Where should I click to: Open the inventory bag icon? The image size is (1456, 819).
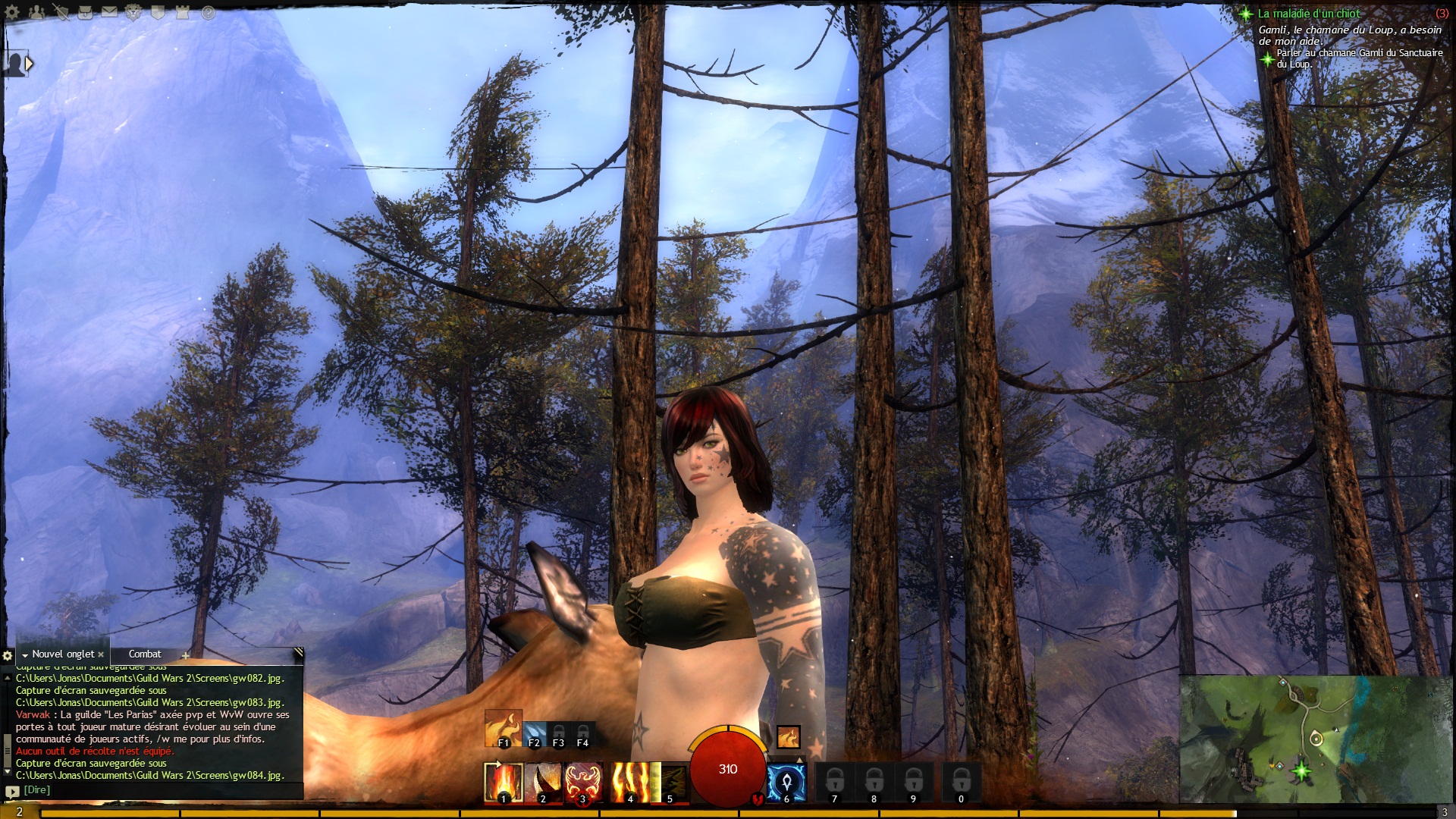(x=85, y=12)
